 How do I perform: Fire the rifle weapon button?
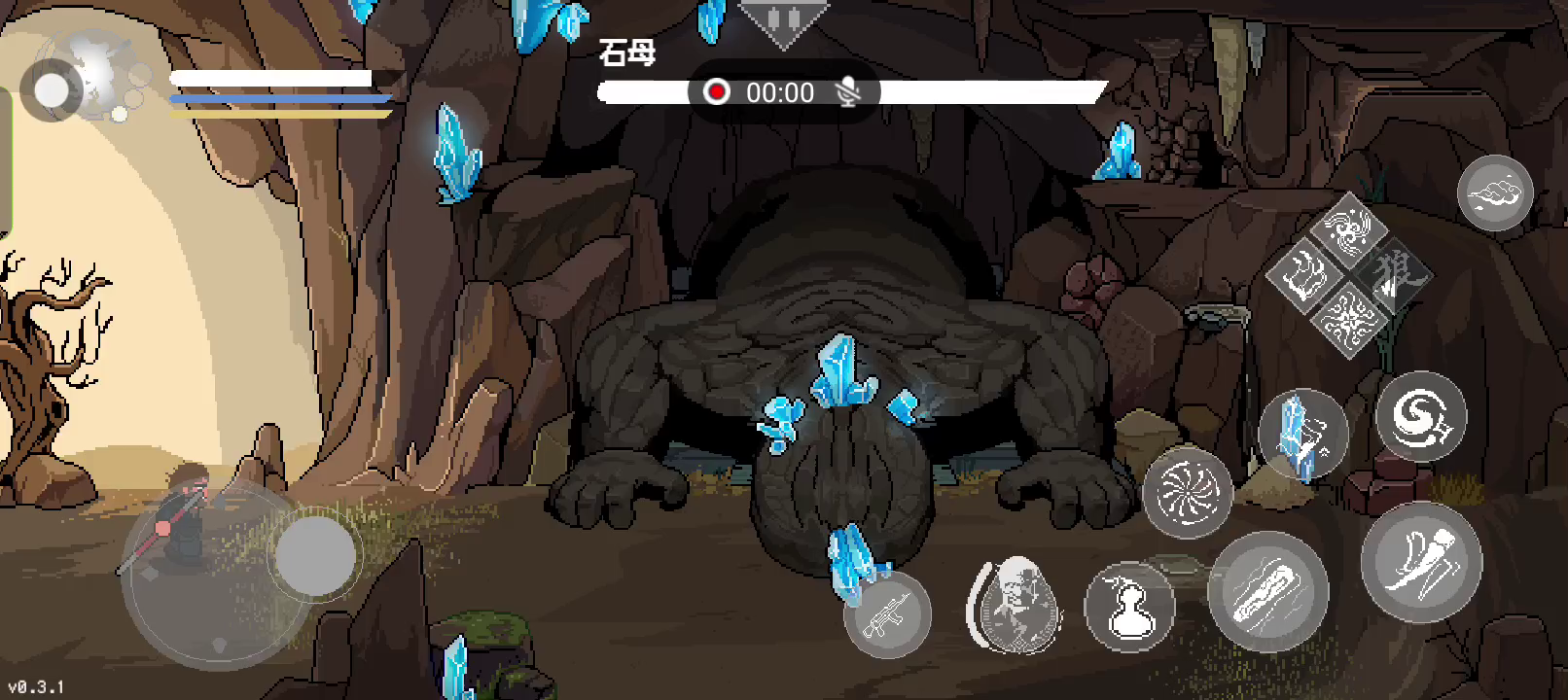pos(887,614)
